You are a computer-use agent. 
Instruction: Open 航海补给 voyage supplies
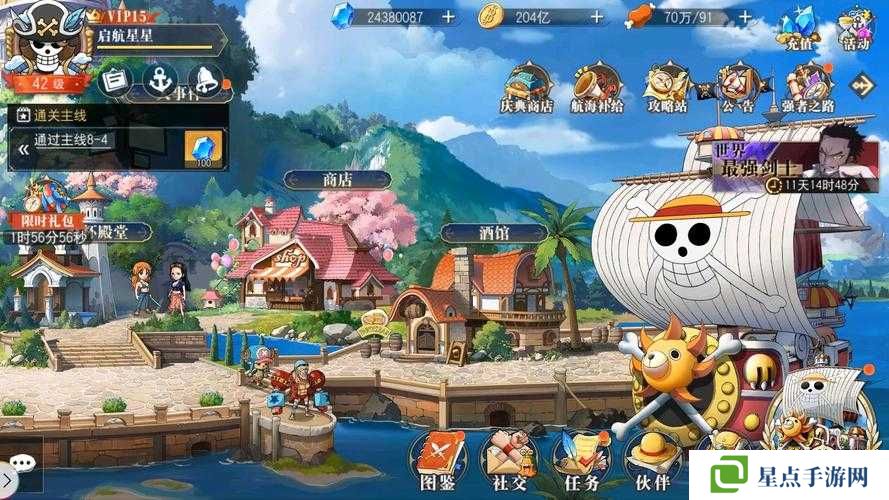[x=597, y=87]
